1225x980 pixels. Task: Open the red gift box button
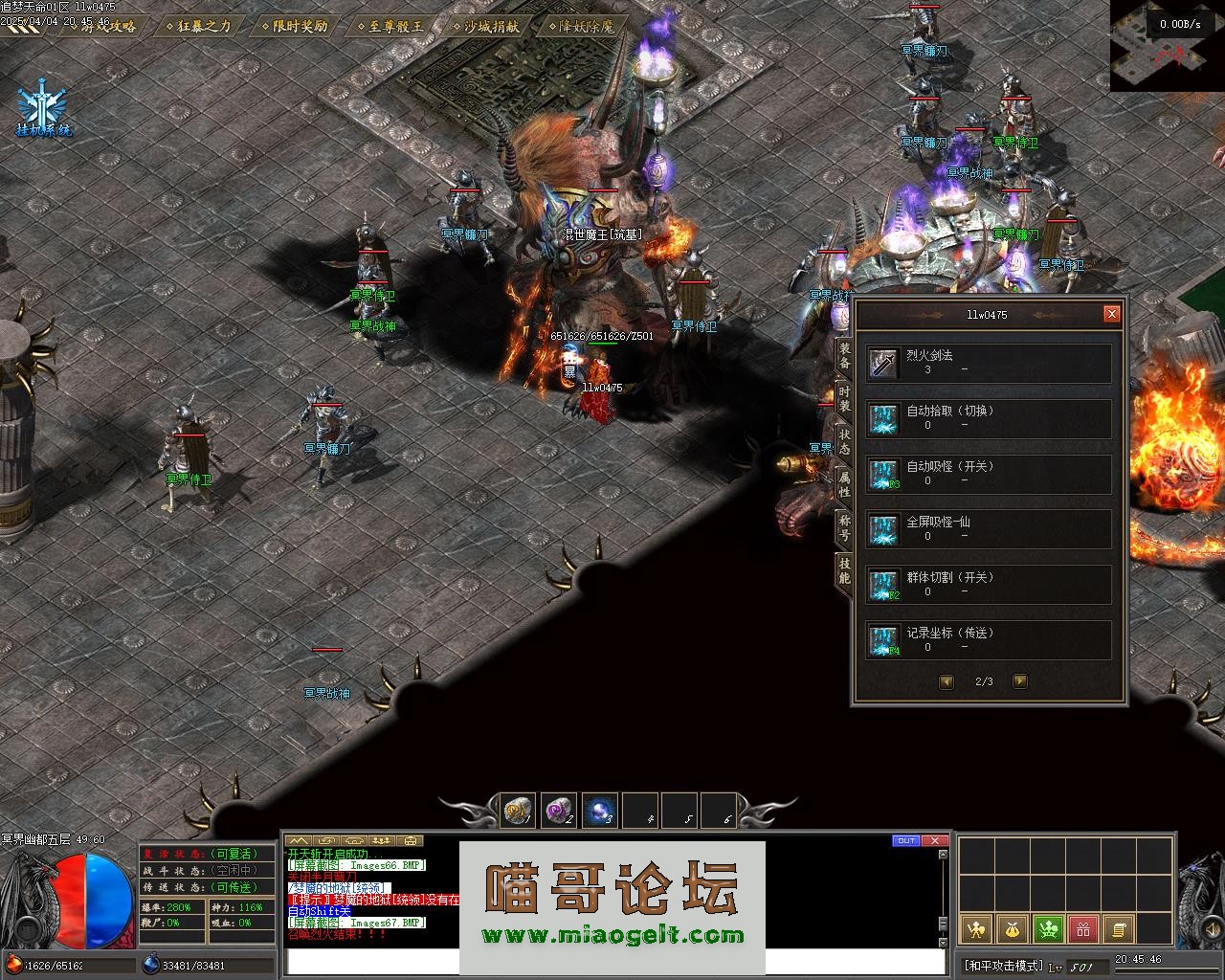tap(1082, 927)
